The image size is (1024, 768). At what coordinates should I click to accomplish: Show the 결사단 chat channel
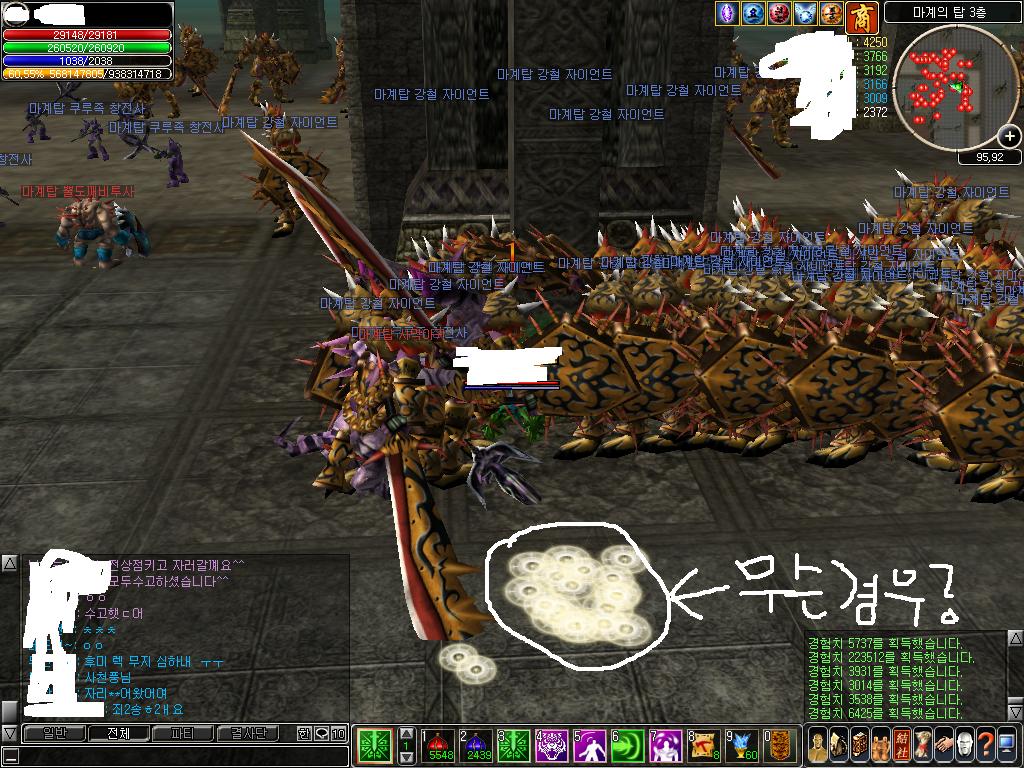[x=249, y=733]
